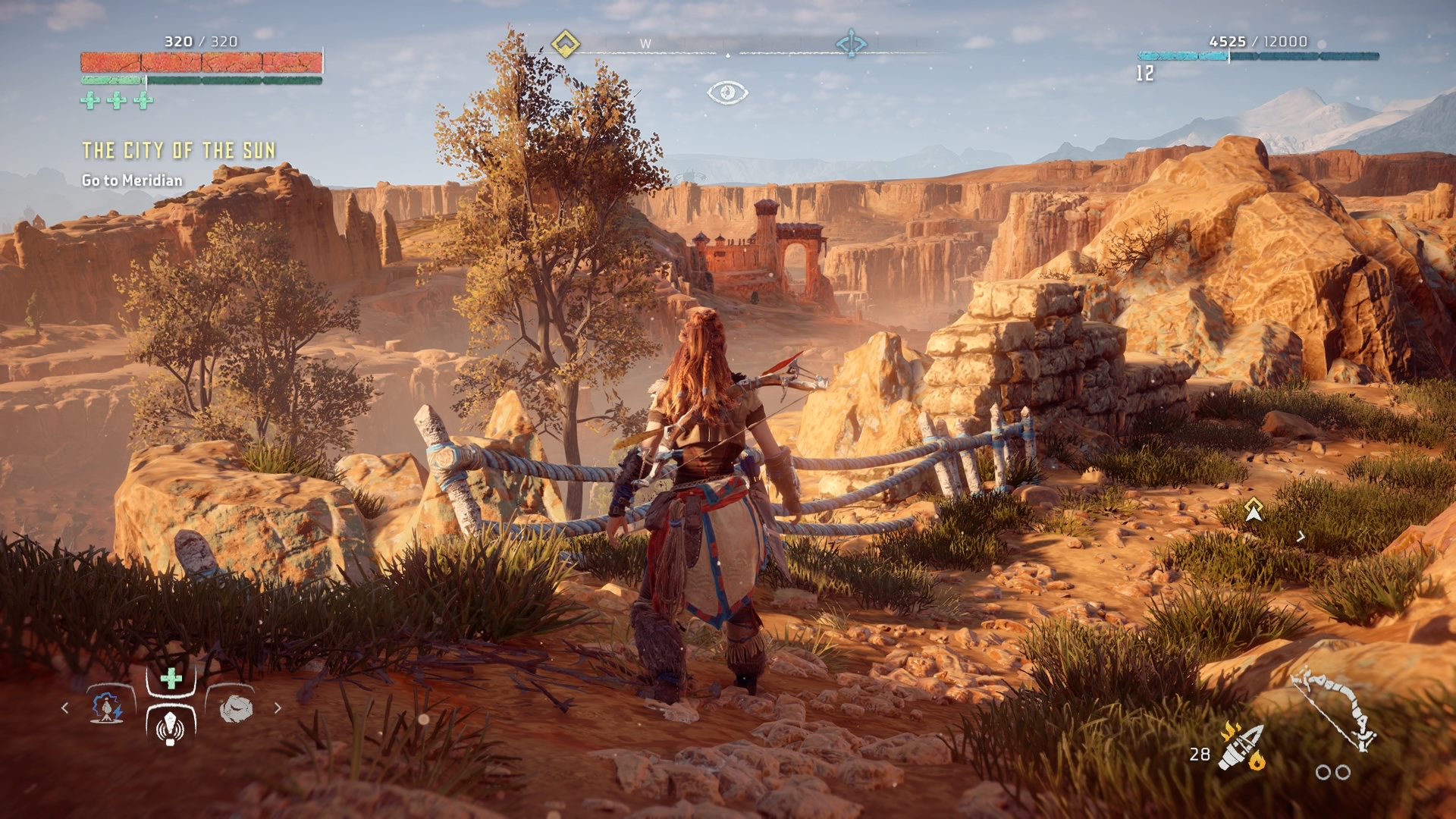This screenshot has height=819, width=1456.
Task: Select the fire arrow ammo icon
Action: pyautogui.click(x=1241, y=747)
